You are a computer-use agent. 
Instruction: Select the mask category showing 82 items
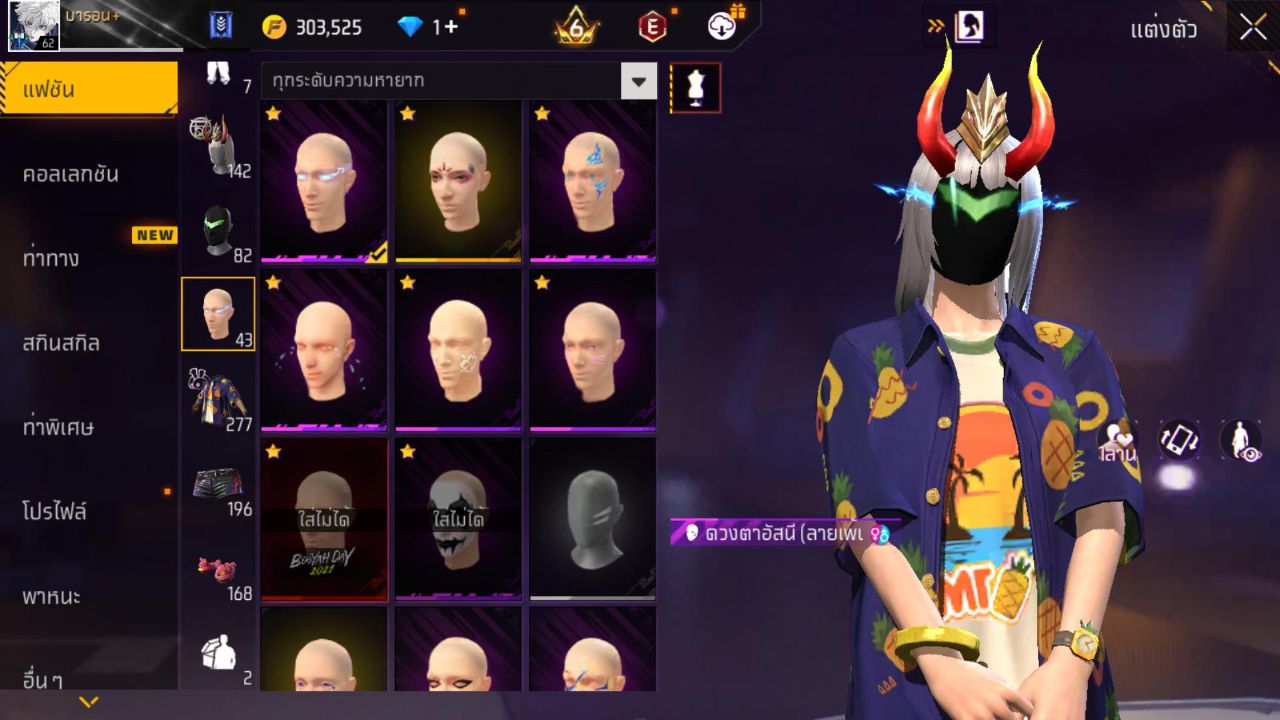click(x=218, y=231)
